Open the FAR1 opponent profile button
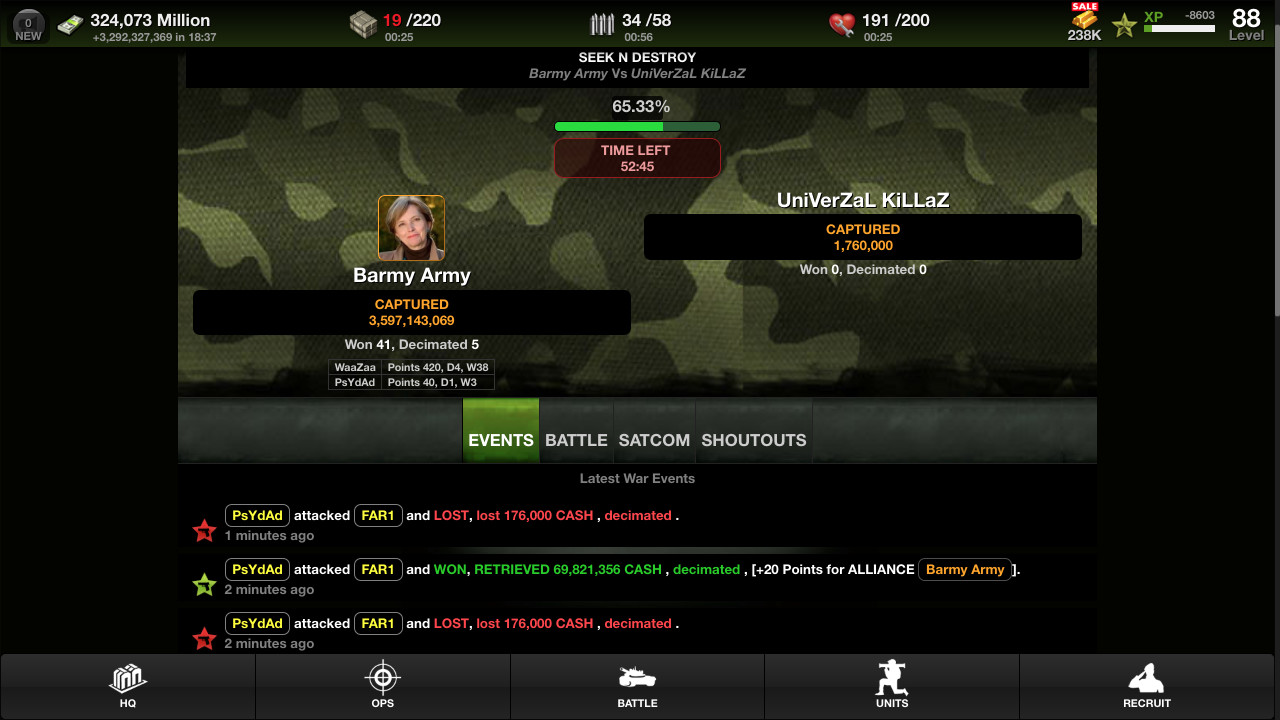 (378, 515)
